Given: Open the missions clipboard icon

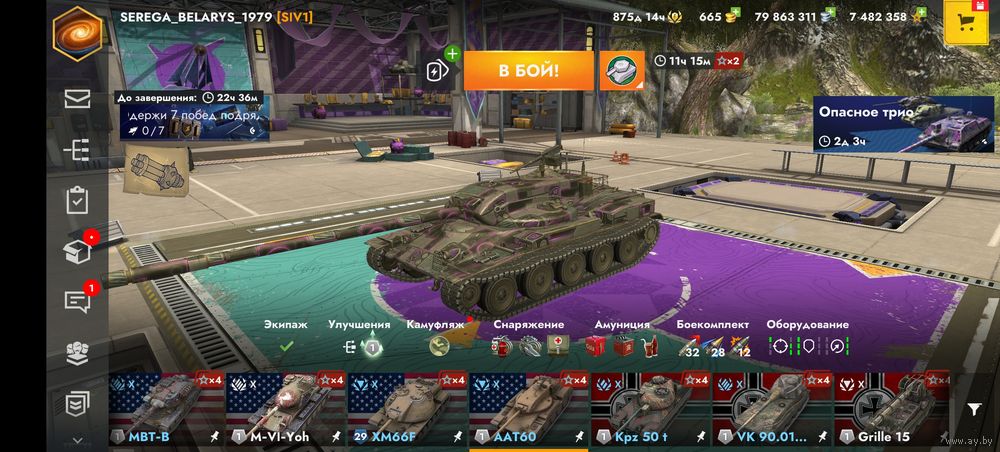Looking at the screenshot, I should (x=77, y=200).
